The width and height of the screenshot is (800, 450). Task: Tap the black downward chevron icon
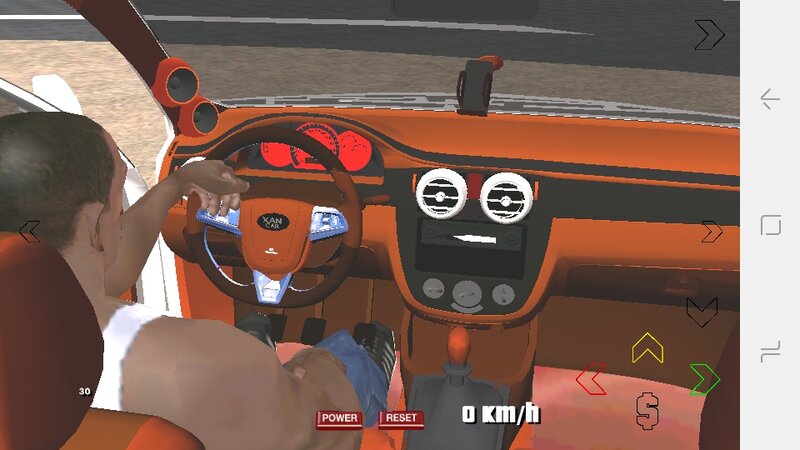tap(701, 310)
